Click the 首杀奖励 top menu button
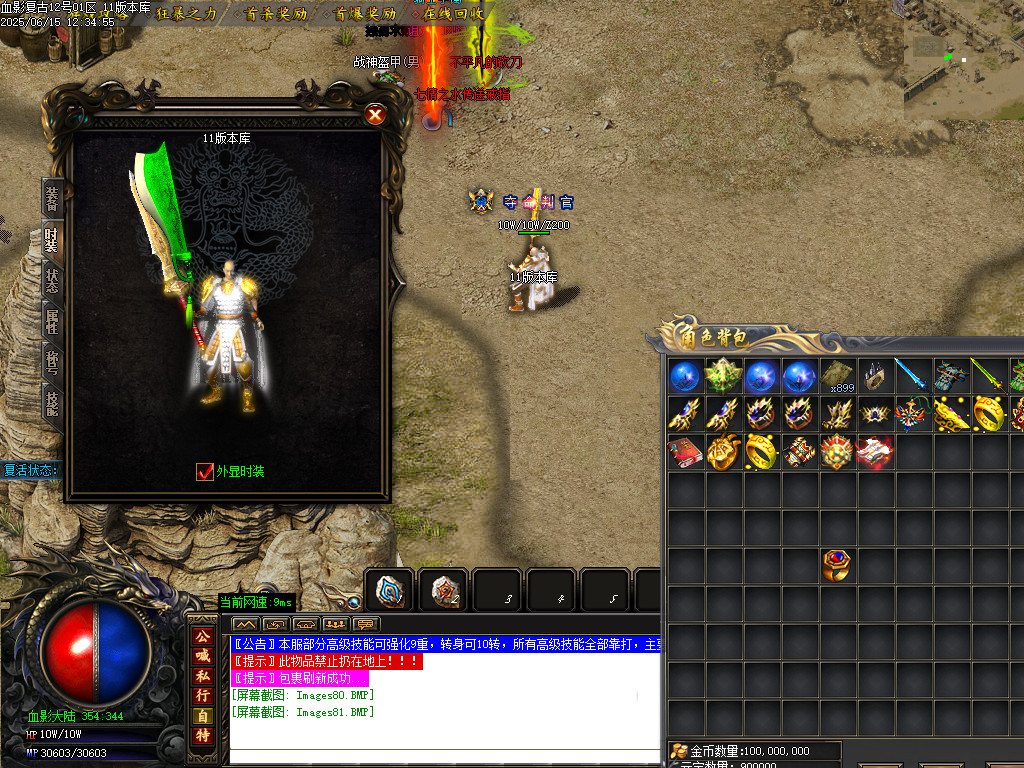1024x768 pixels. click(x=275, y=14)
